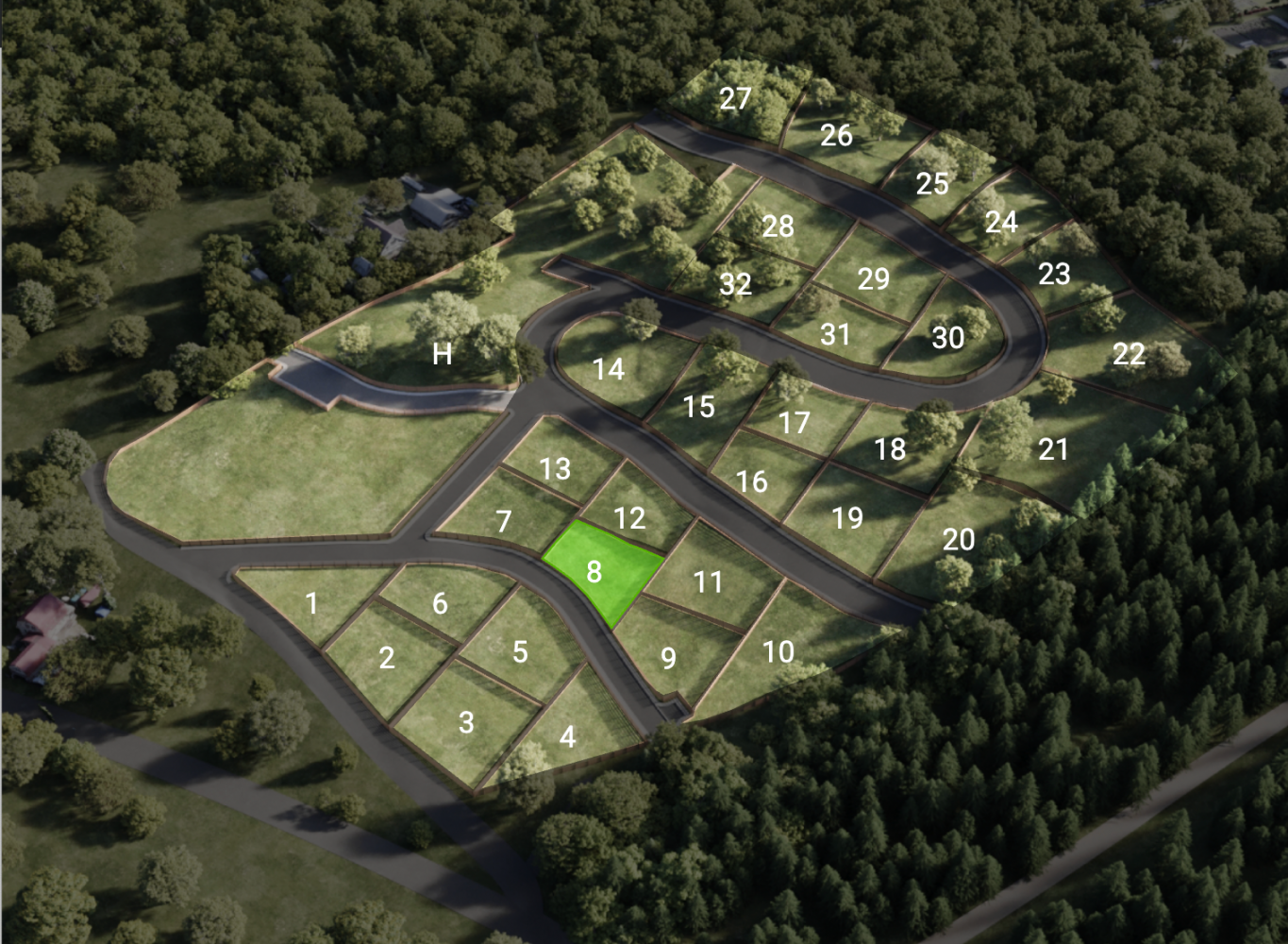1288x944 pixels.
Task: Select lot 20 parcel
Action: tap(958, 539)
